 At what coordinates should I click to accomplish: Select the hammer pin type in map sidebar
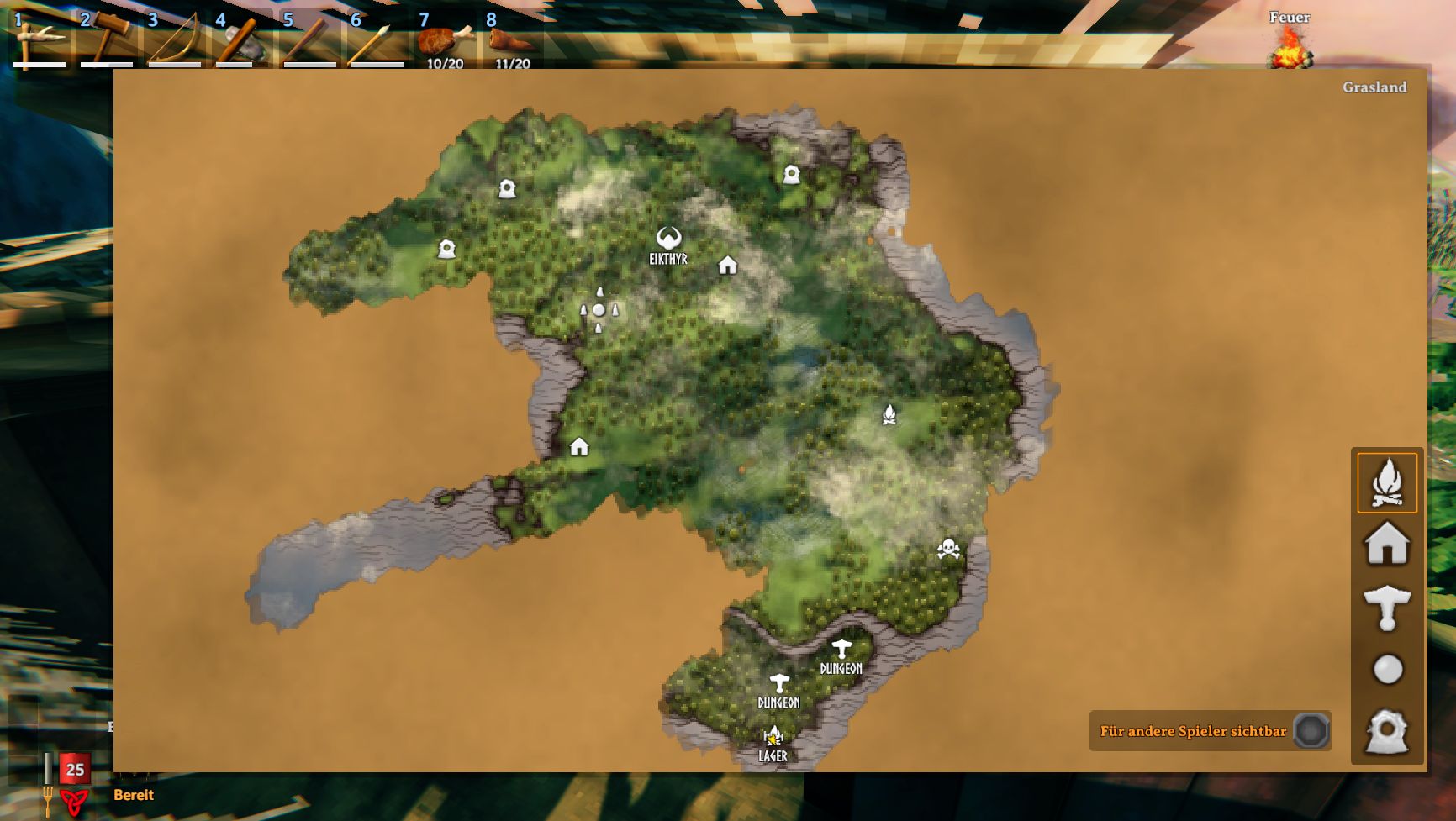tap(1389, 604)
